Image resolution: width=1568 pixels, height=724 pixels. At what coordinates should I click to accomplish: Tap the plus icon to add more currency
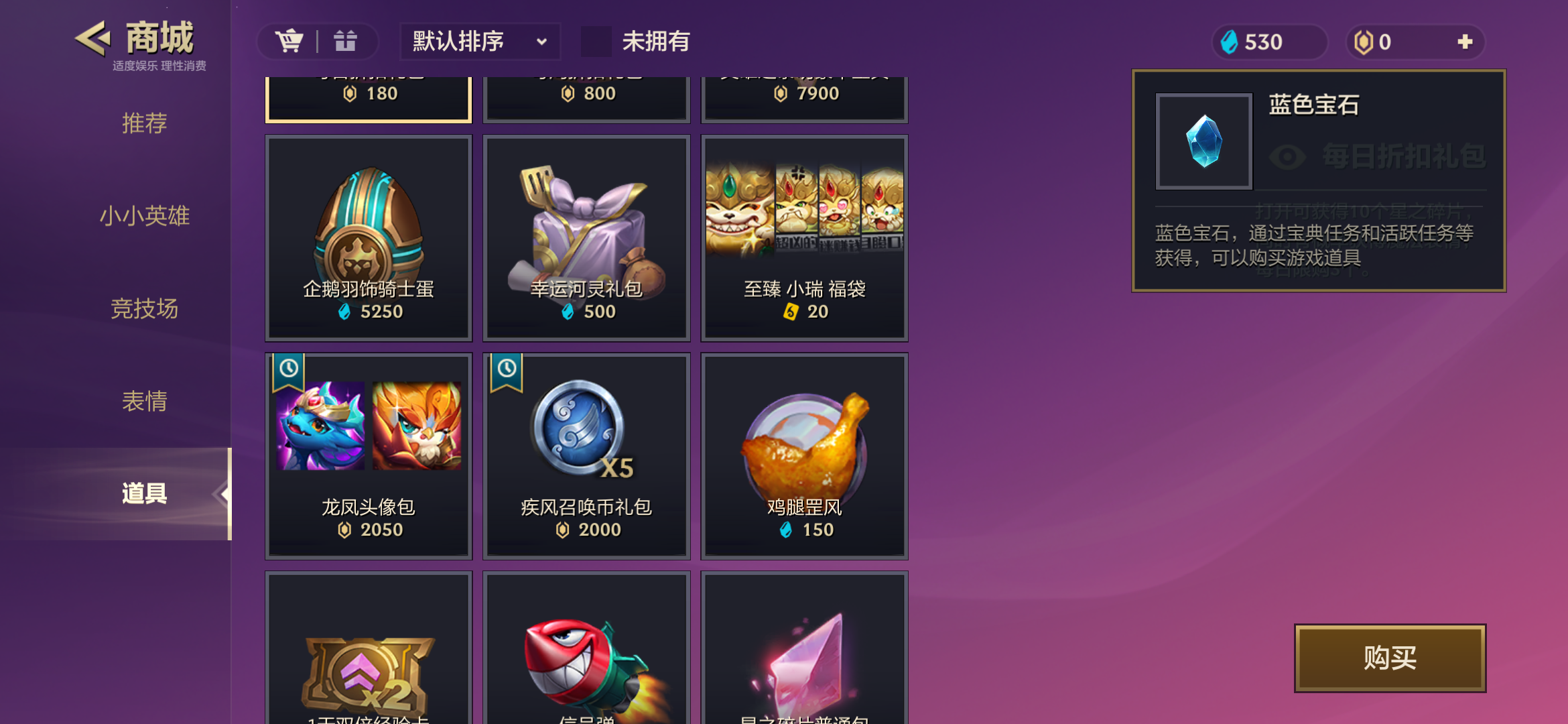pos(1464,42)
